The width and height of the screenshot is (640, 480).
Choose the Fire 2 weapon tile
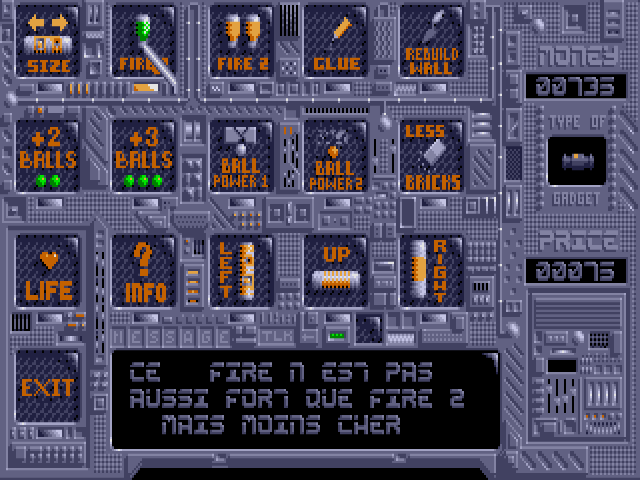coord(240,42)
